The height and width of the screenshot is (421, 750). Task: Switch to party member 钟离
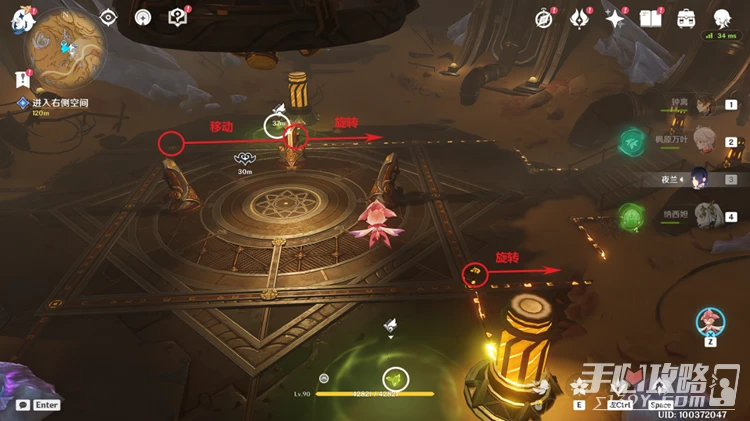[704, 106]
